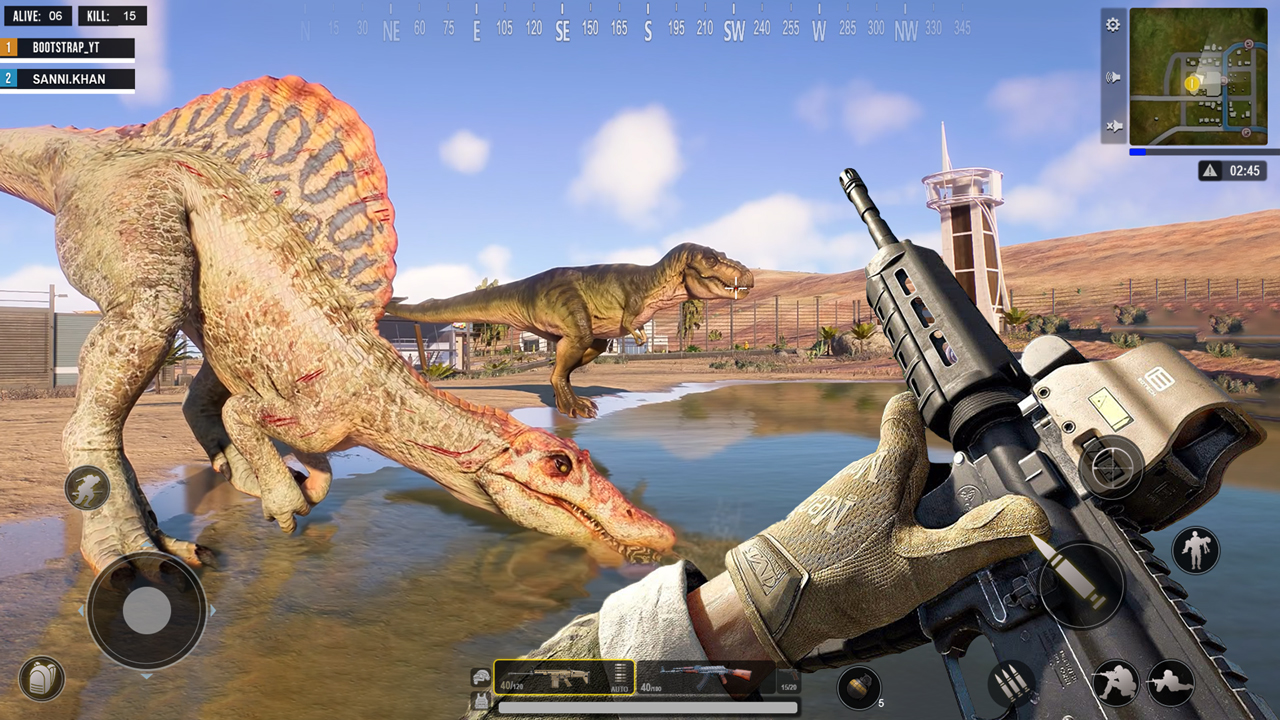The image size is (1280, 720).
Task: Select BOOTSTRAP_YT on the leaderboard
Action: point(65,45)
